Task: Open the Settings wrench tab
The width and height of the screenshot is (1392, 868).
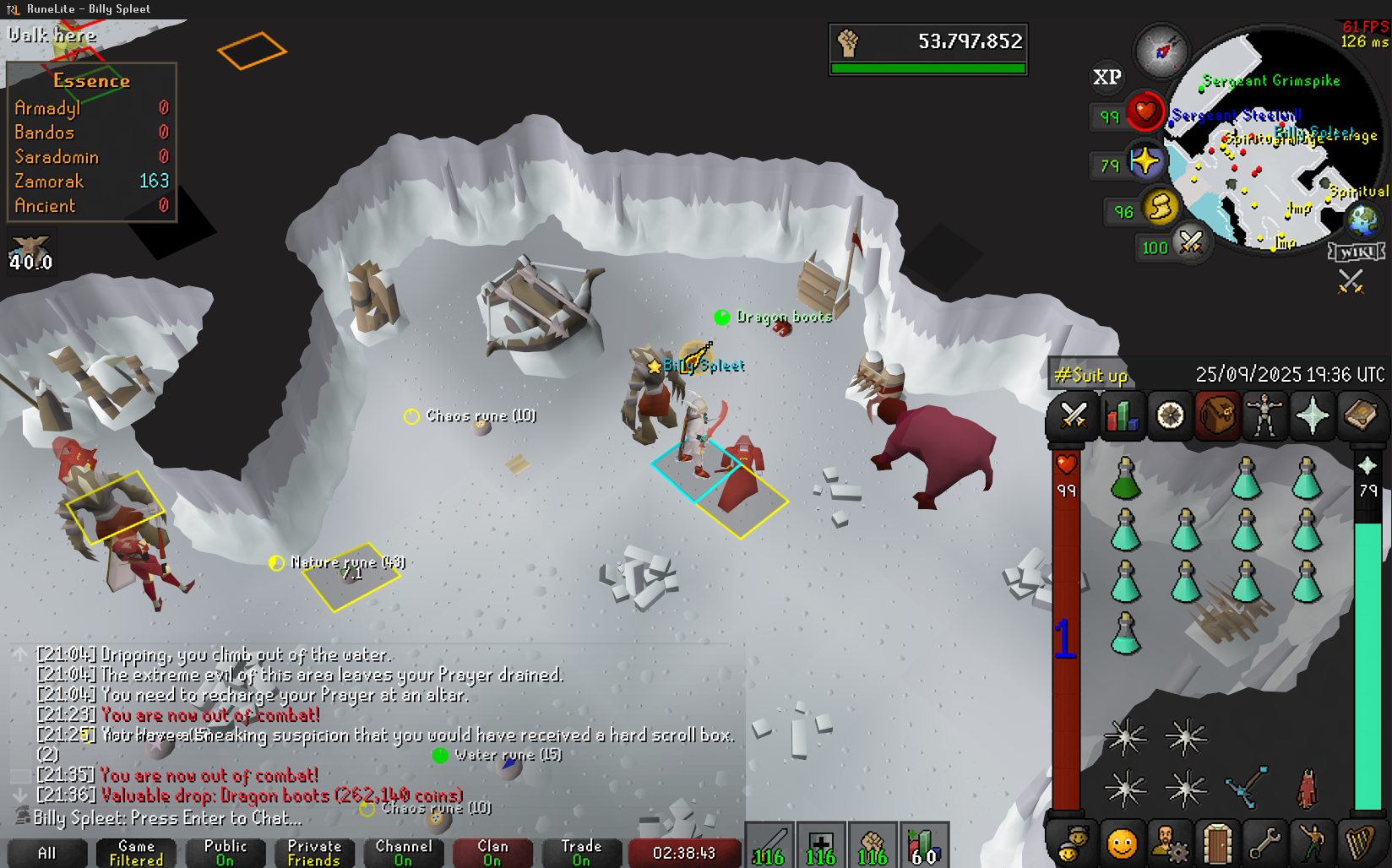Action: click(1264, 843)
